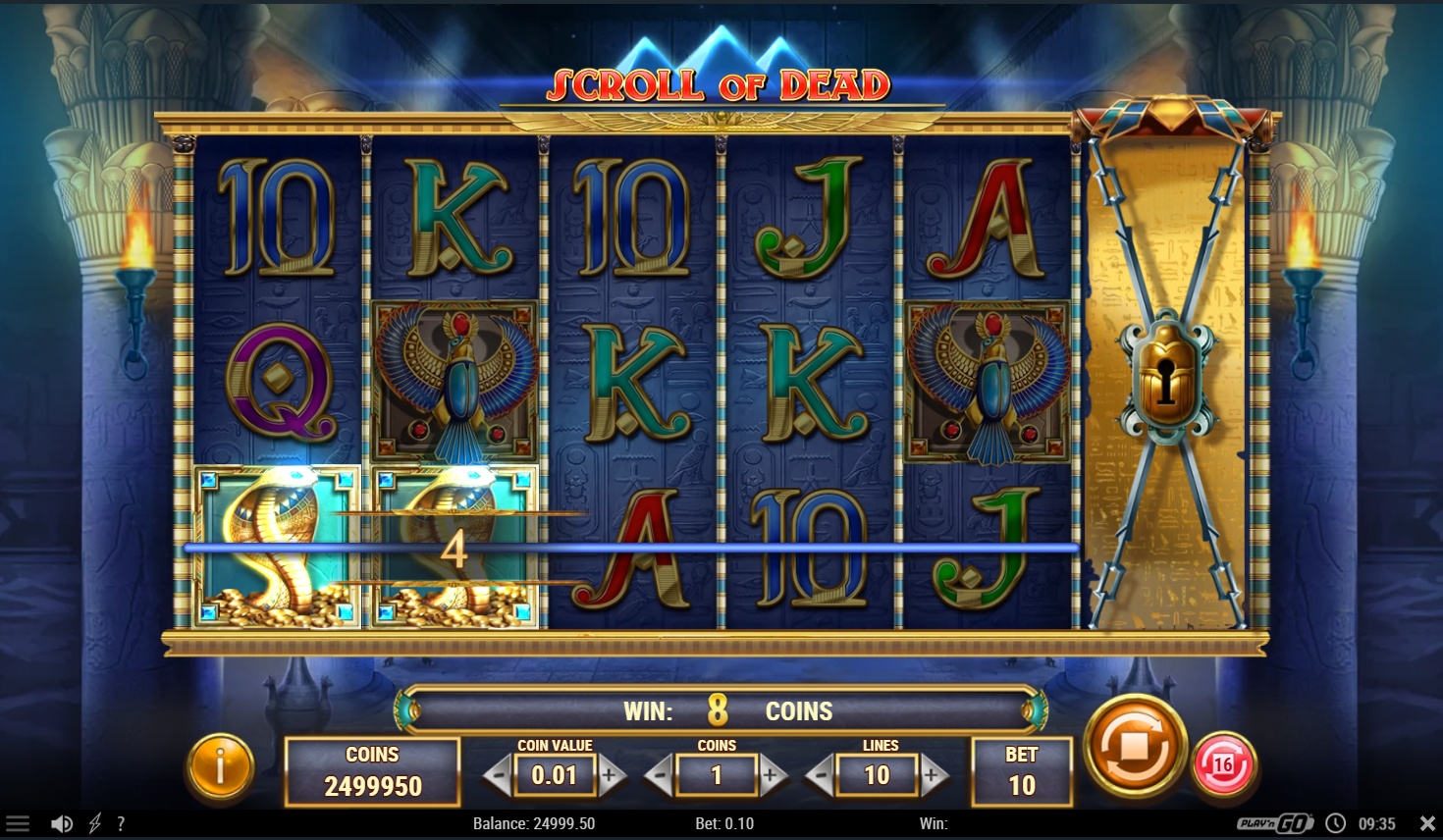Spin the reels with the orange button

pyautogui.click(x=1135, y=748)
